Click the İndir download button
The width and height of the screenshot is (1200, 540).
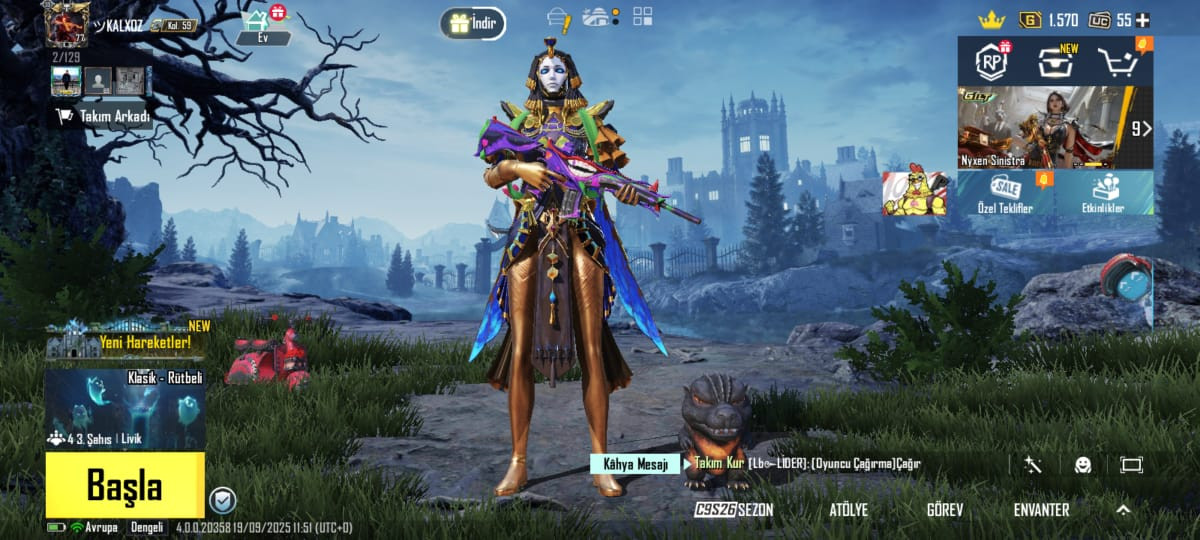coord(473,24)
